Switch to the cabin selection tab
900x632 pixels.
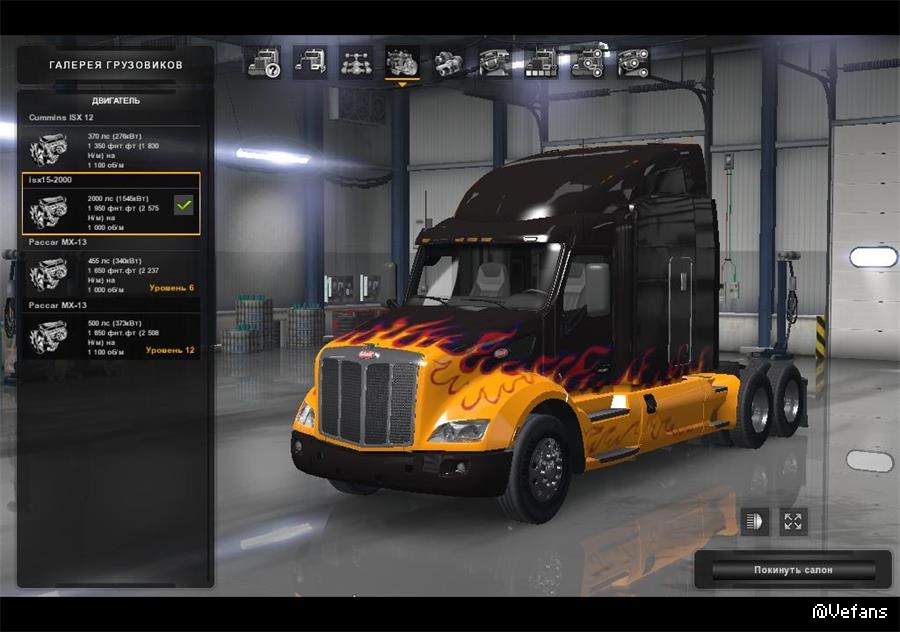coord(310,63)
